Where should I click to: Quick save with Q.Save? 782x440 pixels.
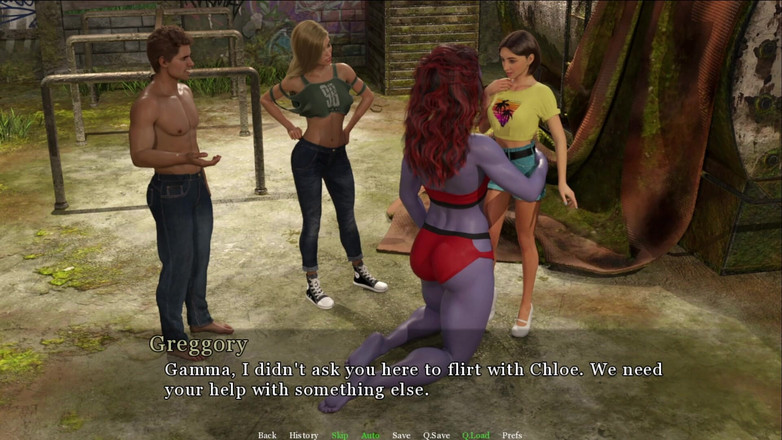click(436, 435)
